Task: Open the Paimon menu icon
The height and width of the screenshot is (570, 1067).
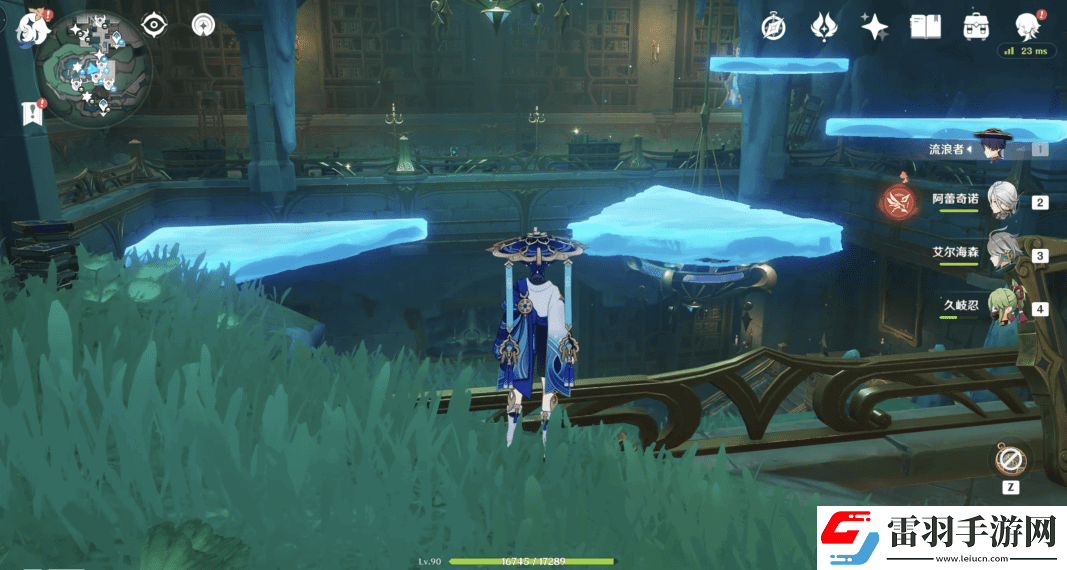Action: 32,27
